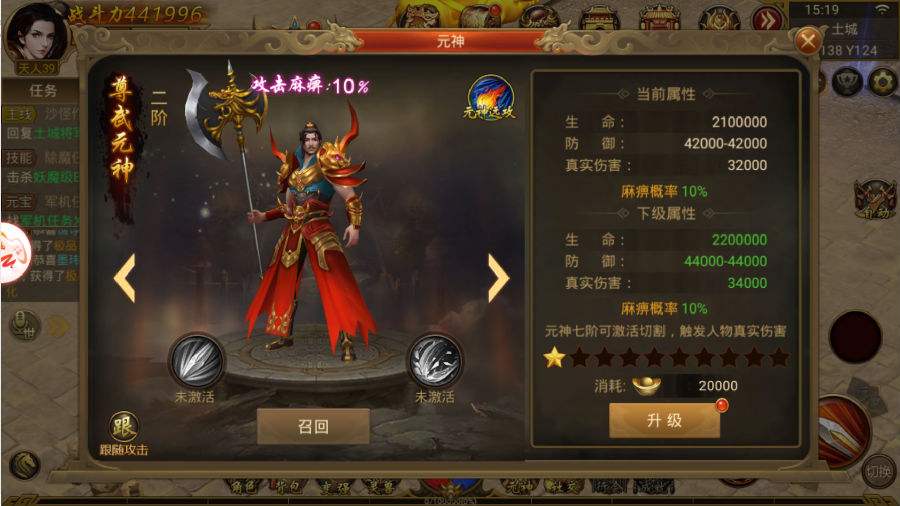
Task: Close the 元神 panel
Action: click(x=807, y=40)
